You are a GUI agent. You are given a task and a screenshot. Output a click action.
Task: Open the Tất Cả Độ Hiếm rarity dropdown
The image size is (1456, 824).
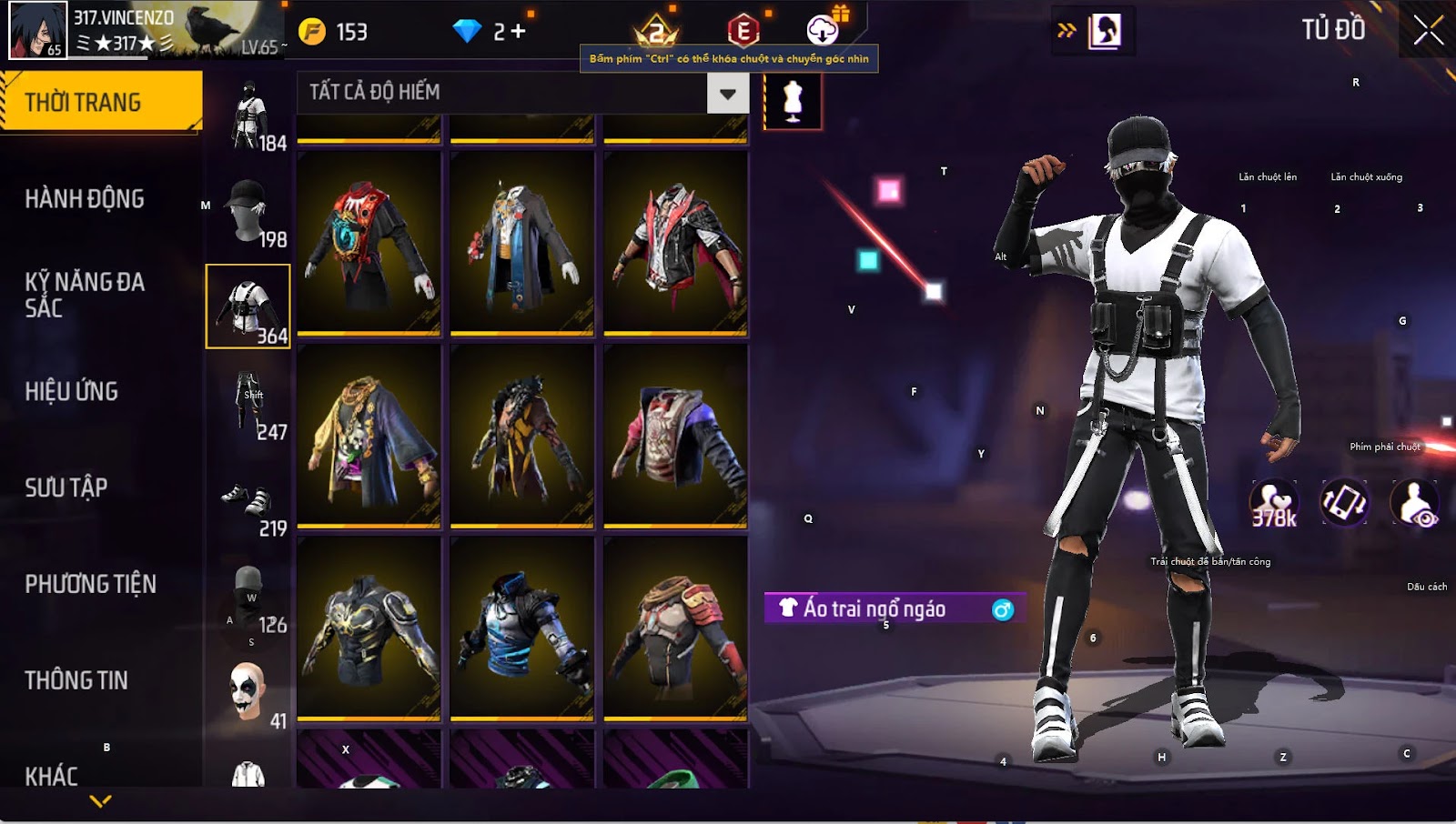[727, 93]
